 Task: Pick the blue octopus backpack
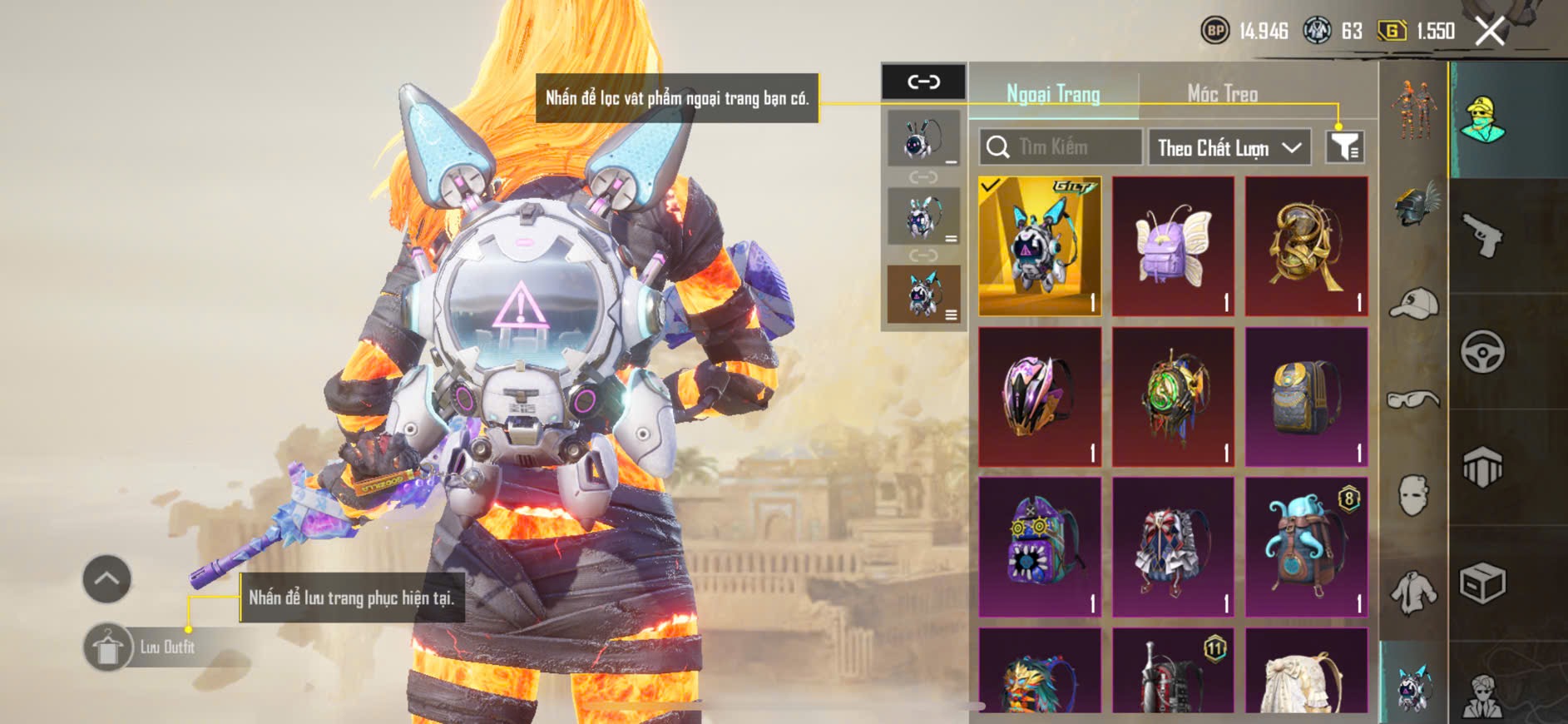(x=1306, y=547)
